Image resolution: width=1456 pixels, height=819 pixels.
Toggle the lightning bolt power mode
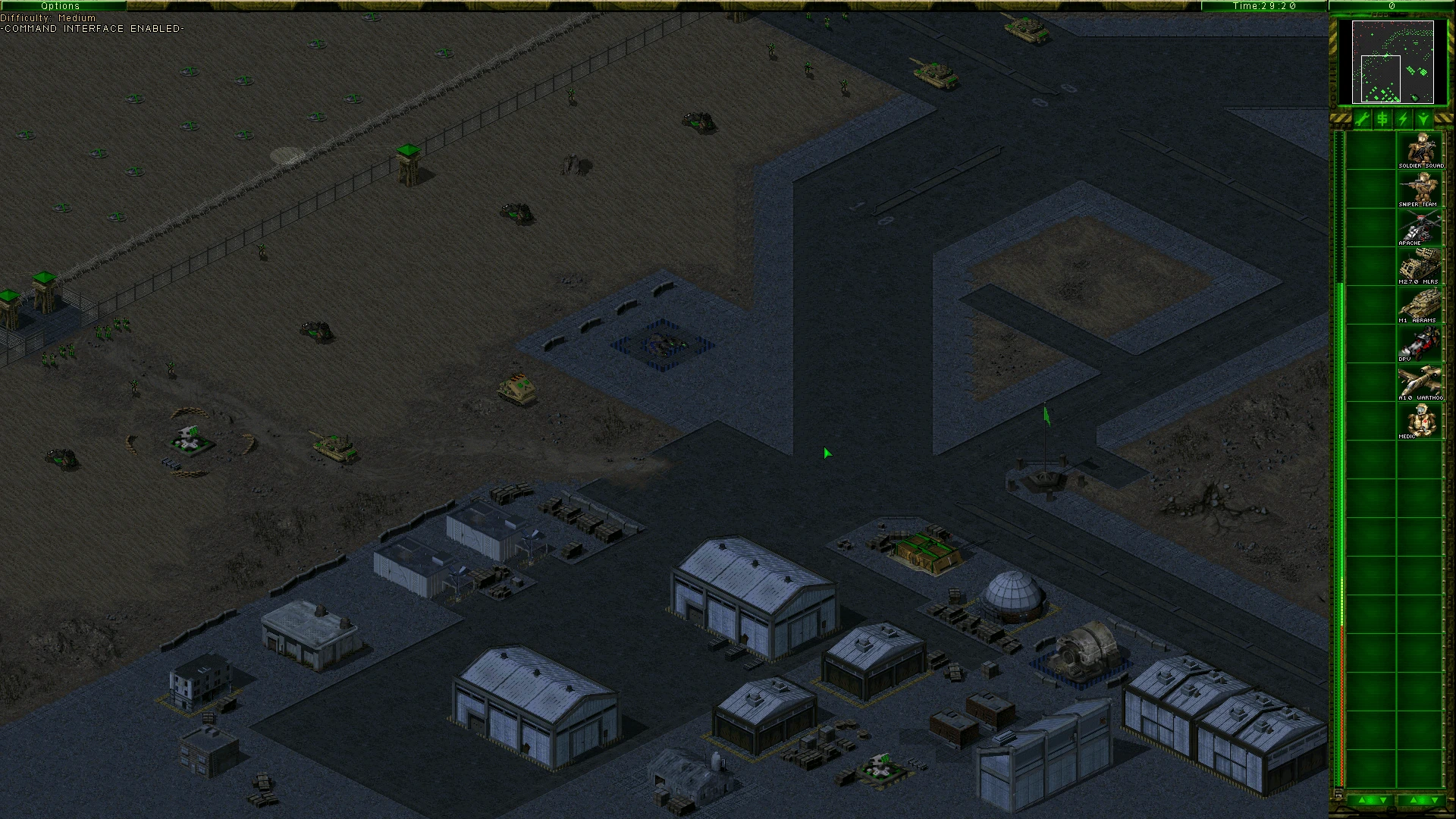[1403, 119]
